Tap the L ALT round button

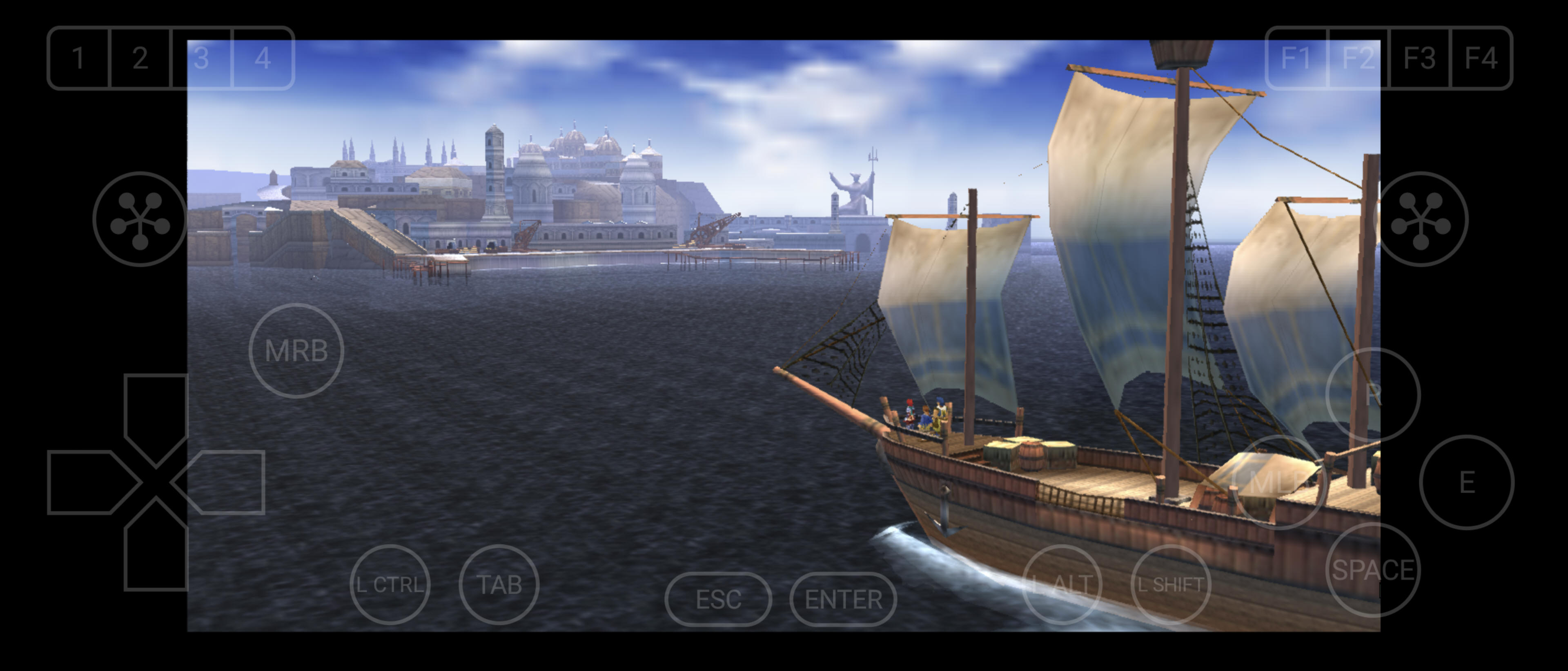(x=1062, y=584)
